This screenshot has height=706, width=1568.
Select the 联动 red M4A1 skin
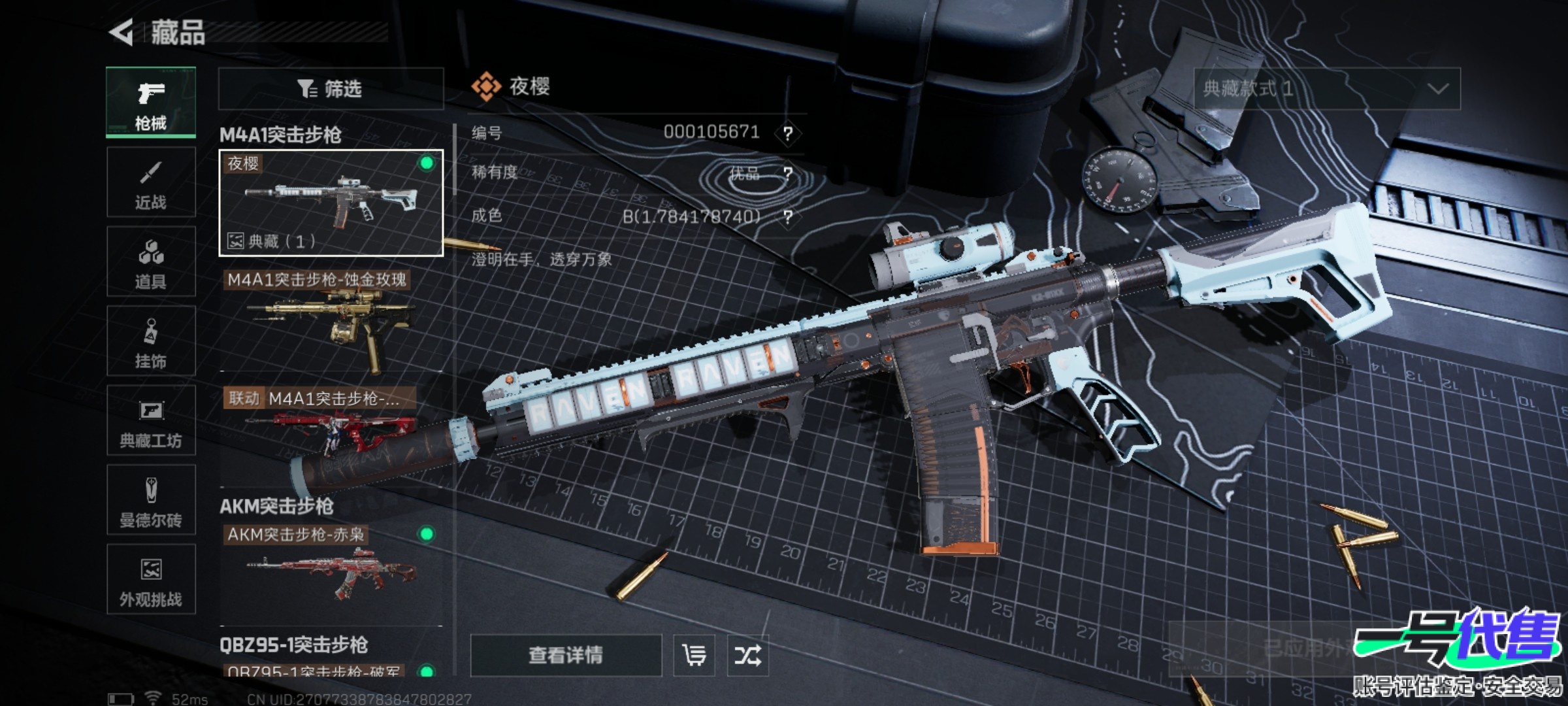[331, 431]
